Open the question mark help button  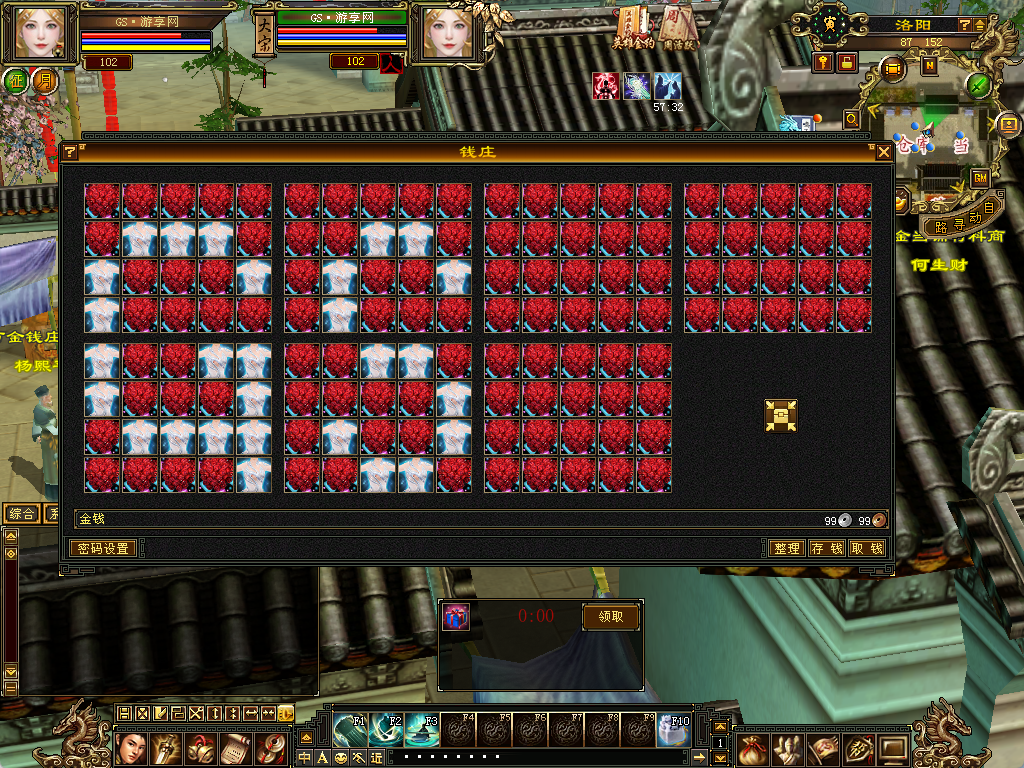pyautogui.click(x=965, y=25)
